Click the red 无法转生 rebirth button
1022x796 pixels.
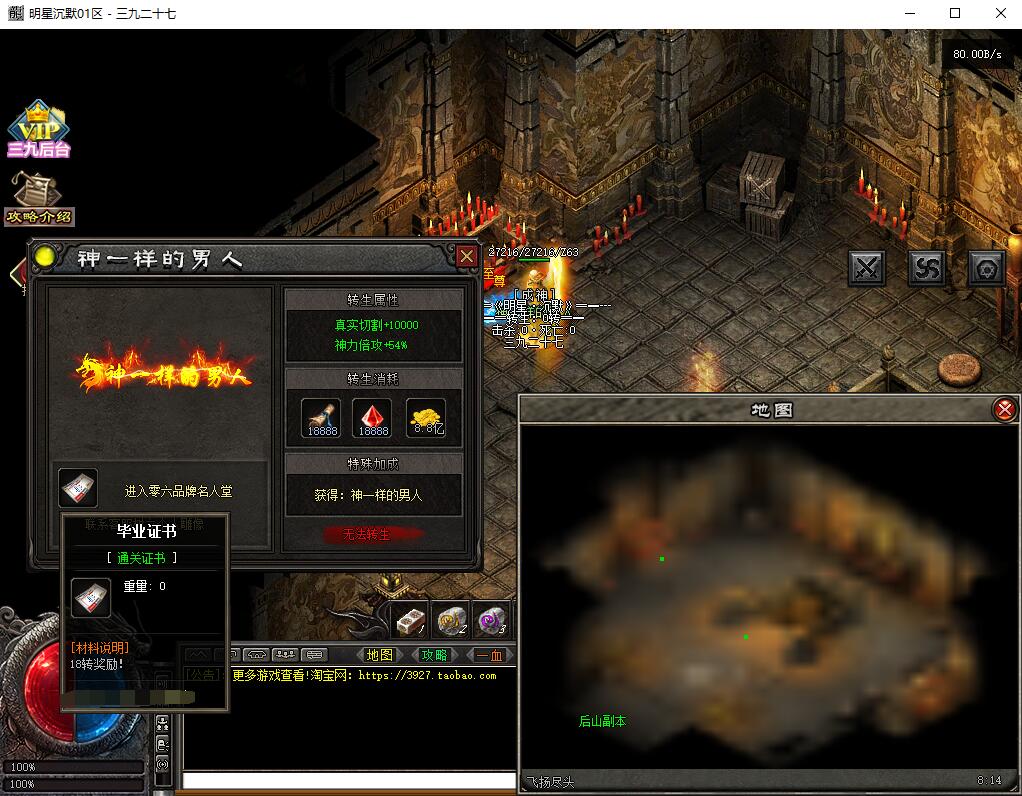coord(367,534)
